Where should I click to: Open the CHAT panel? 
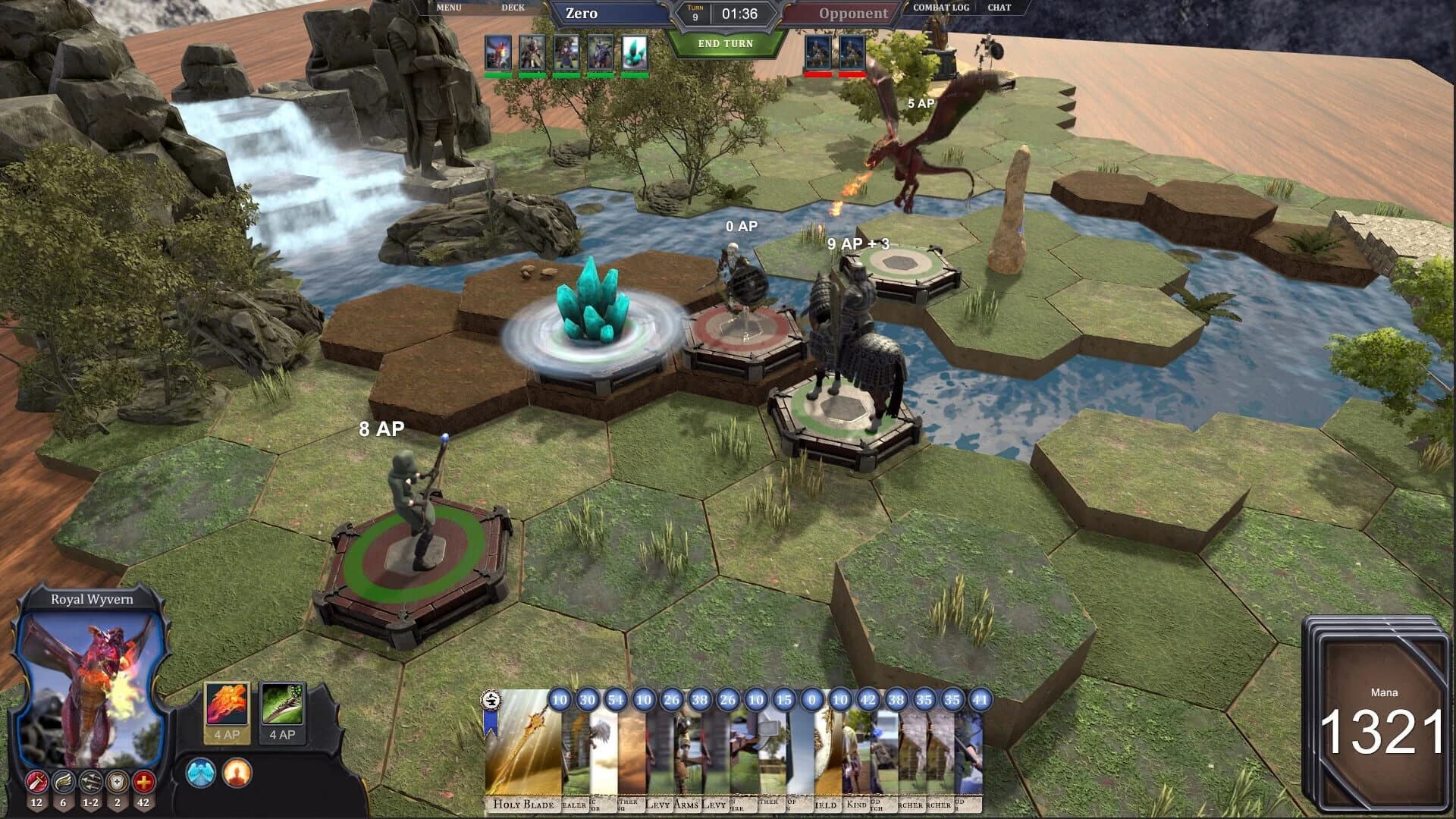click(x=999, y=8)
